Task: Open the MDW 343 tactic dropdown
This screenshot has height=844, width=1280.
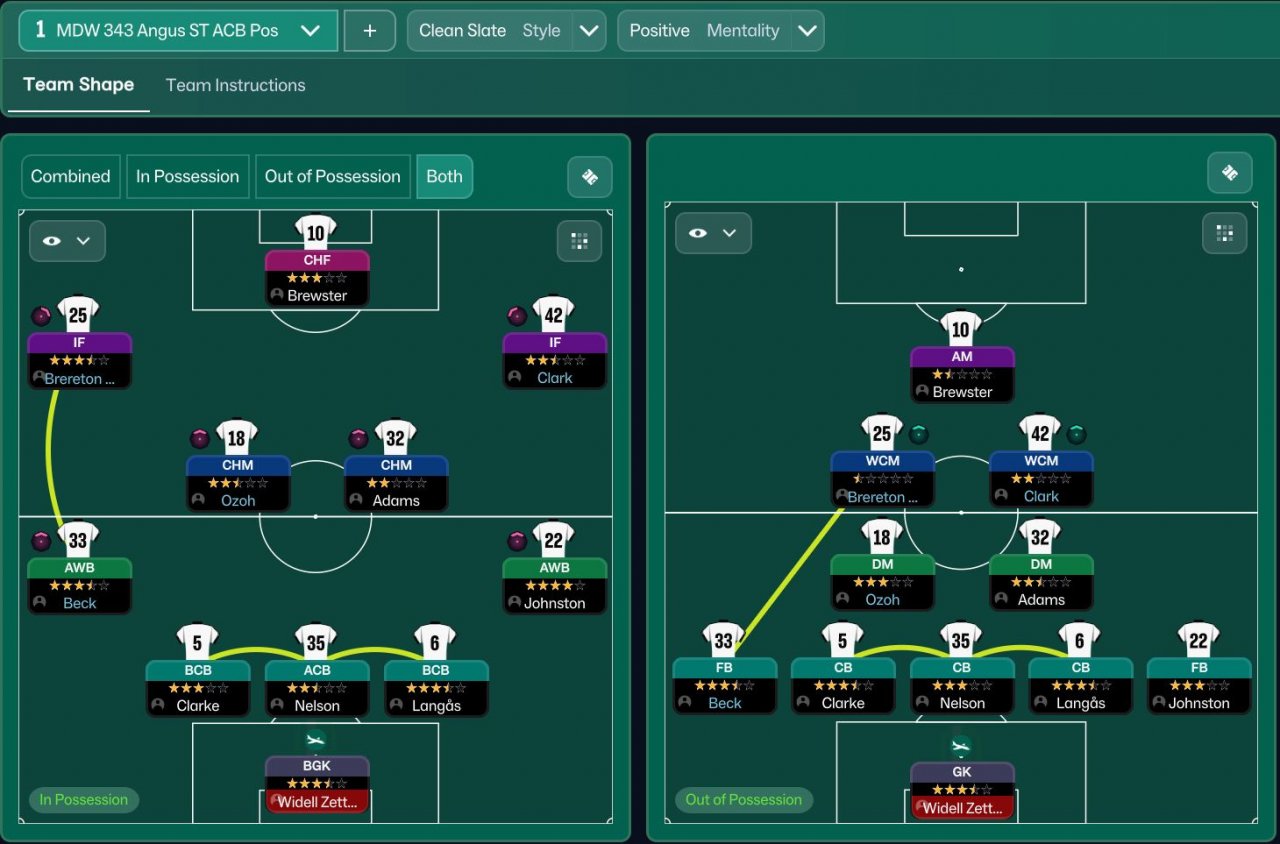Action: tap(310, 31)
